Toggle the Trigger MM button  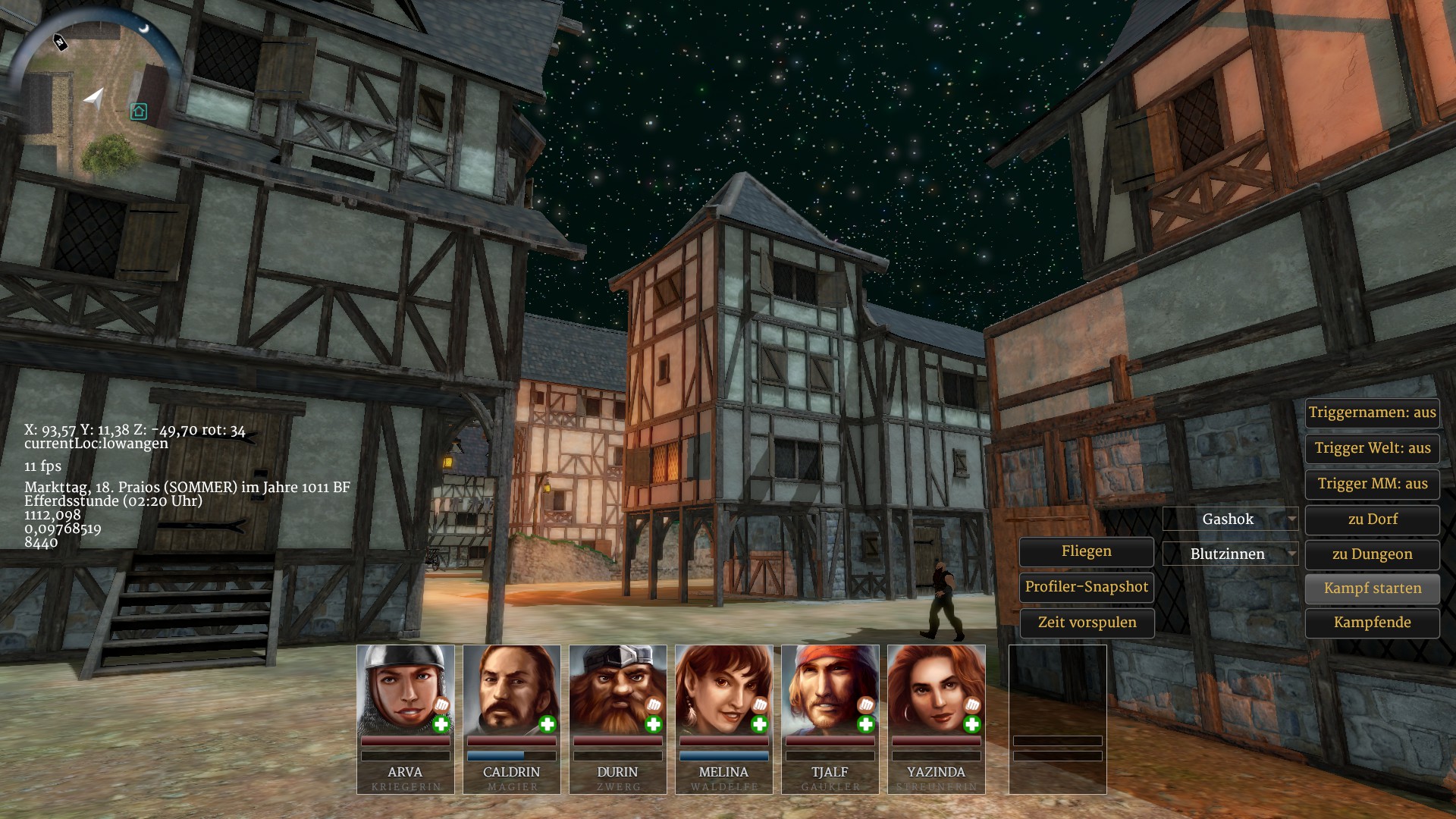1372,484
